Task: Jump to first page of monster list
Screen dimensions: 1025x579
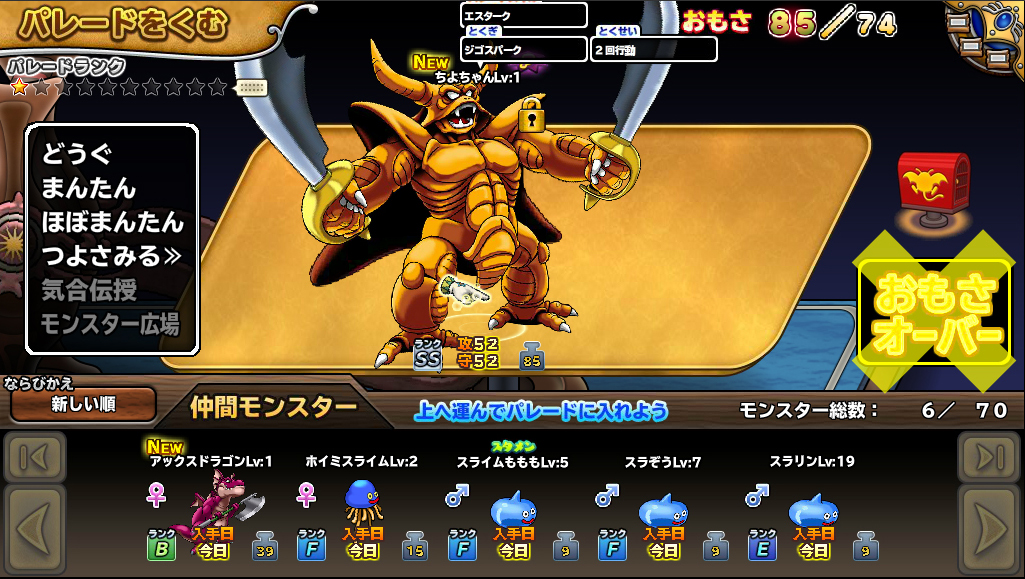Action: point(35,458)
